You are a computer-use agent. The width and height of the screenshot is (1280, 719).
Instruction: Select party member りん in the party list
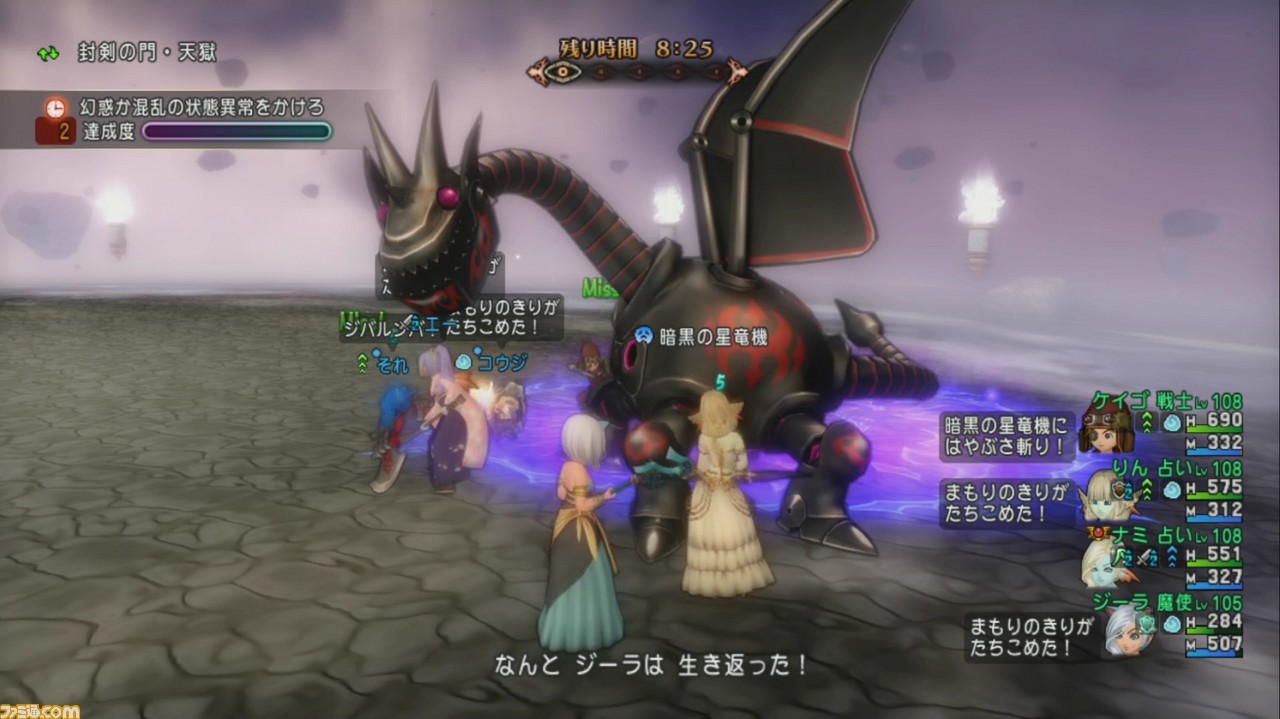[1160, 469]
